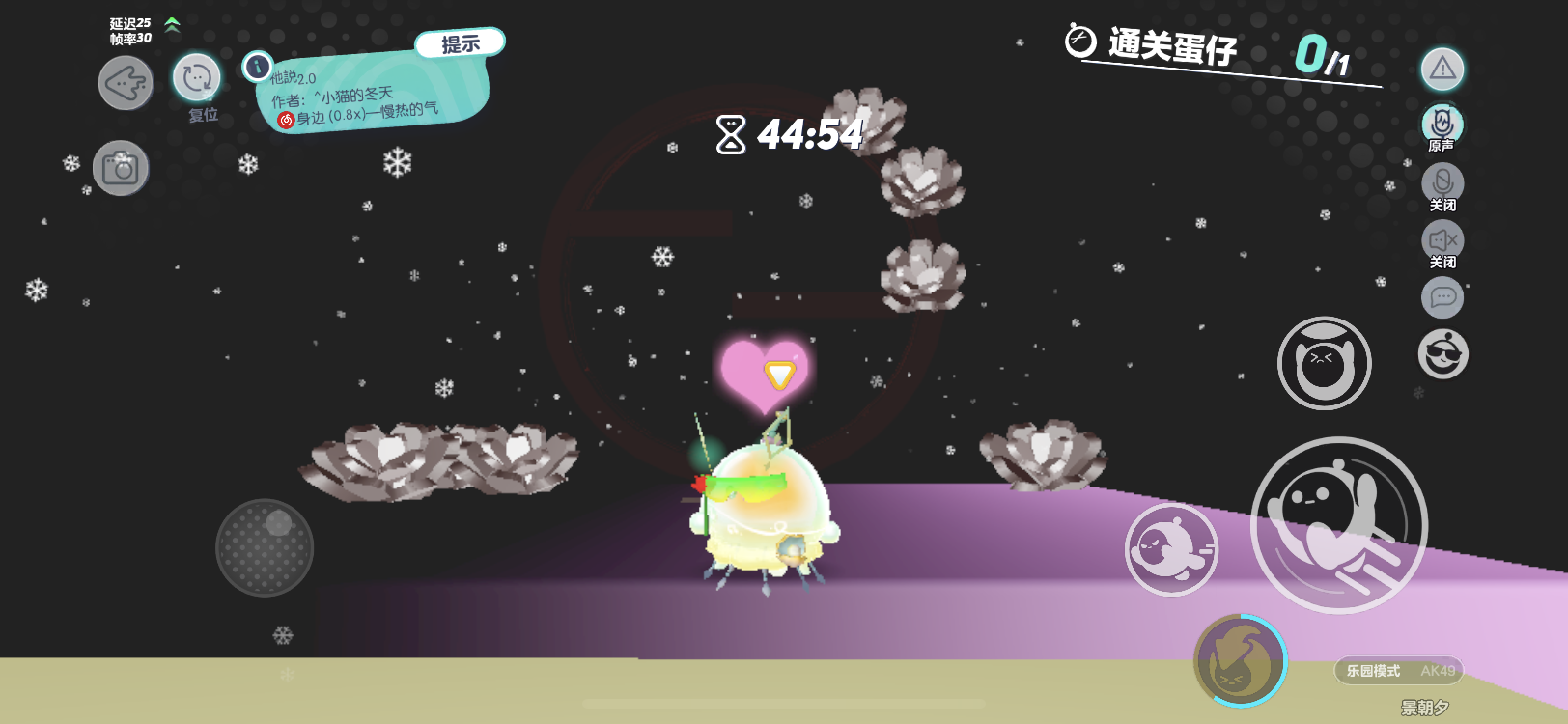
Task: Tap the back arrow button
Action: (126, 83)
